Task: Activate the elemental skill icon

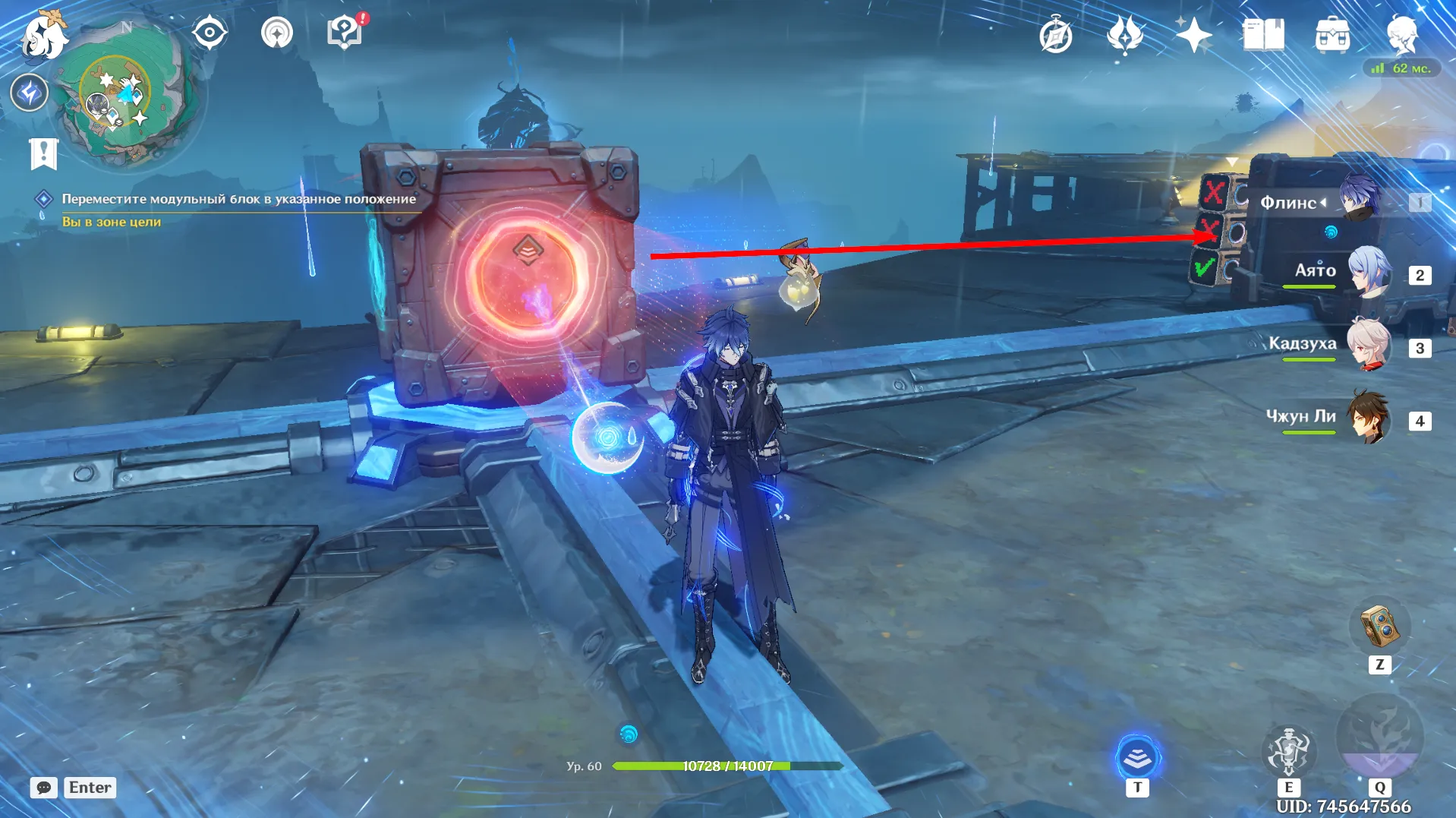Action: 1288,750
